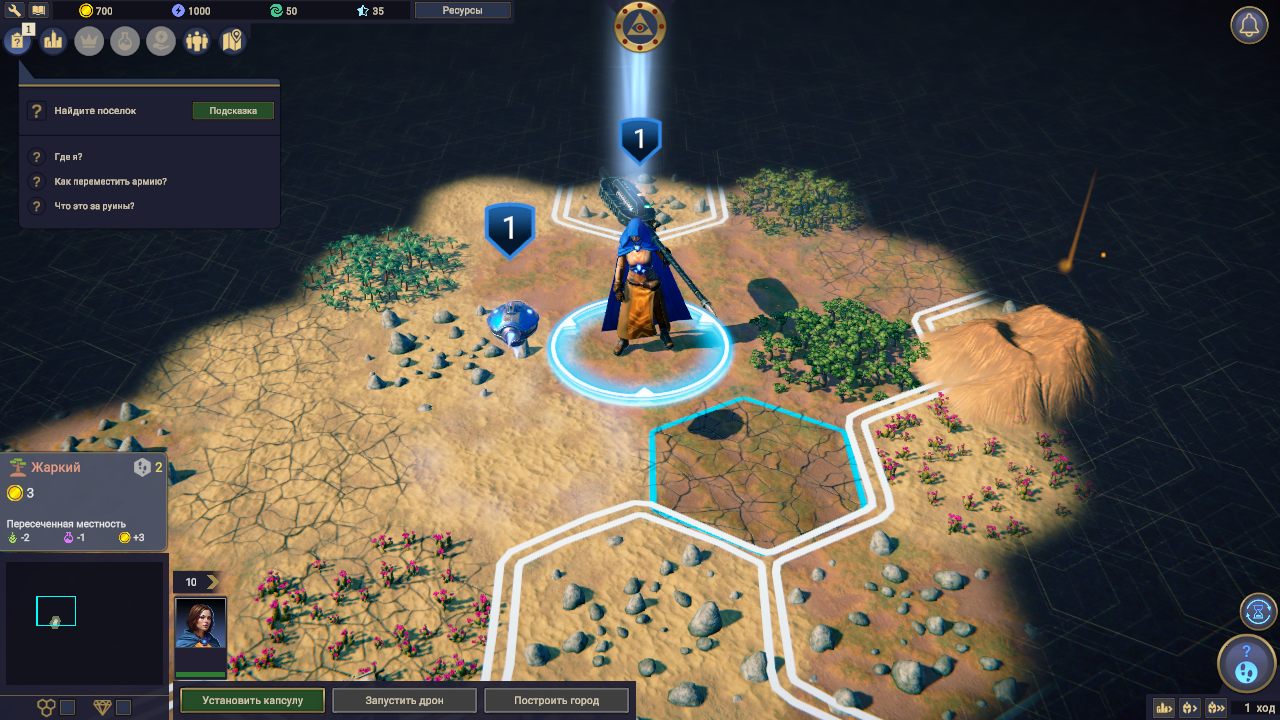Open the map marker icon
The image size is (1280, 720).
click(233, 41)
